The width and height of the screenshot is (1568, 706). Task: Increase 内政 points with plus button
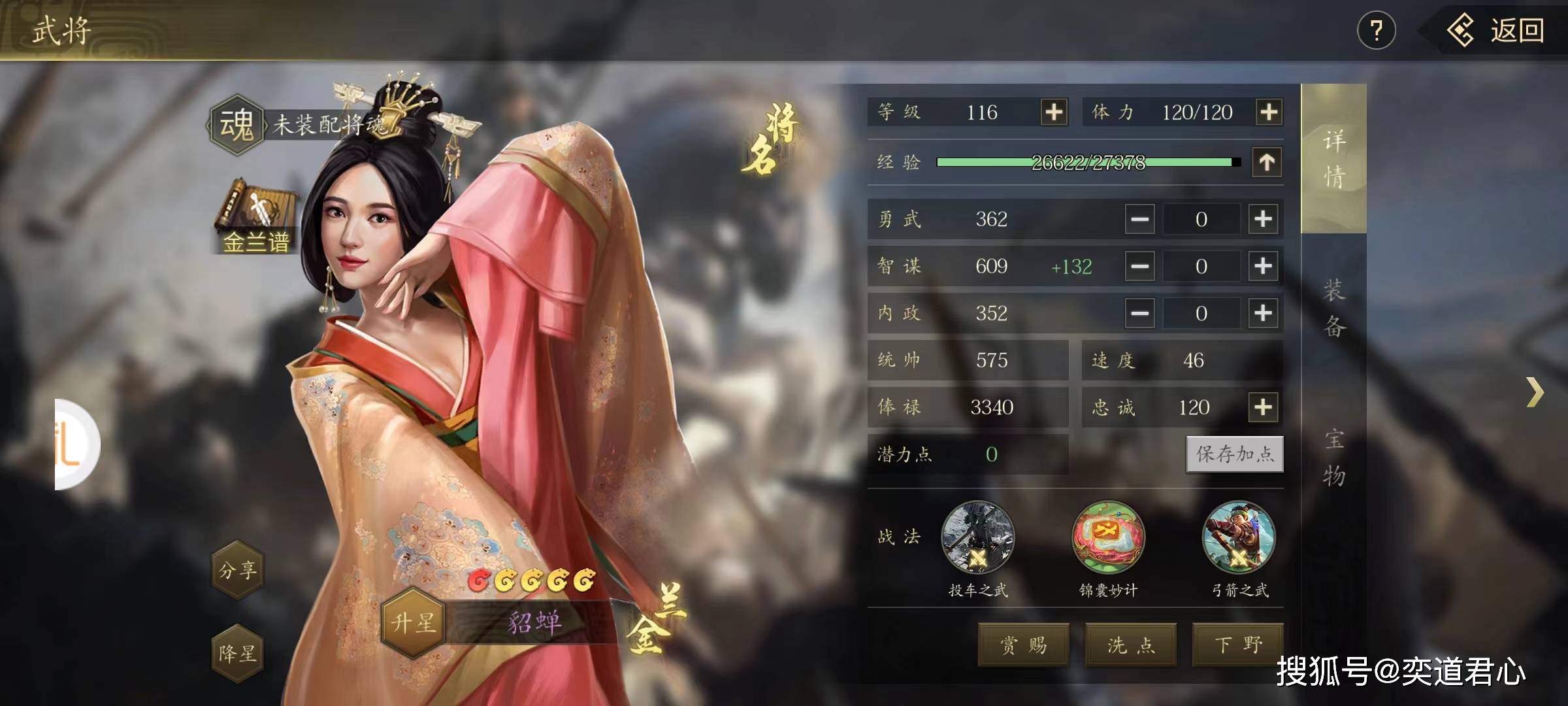[x=1263, y=313]
